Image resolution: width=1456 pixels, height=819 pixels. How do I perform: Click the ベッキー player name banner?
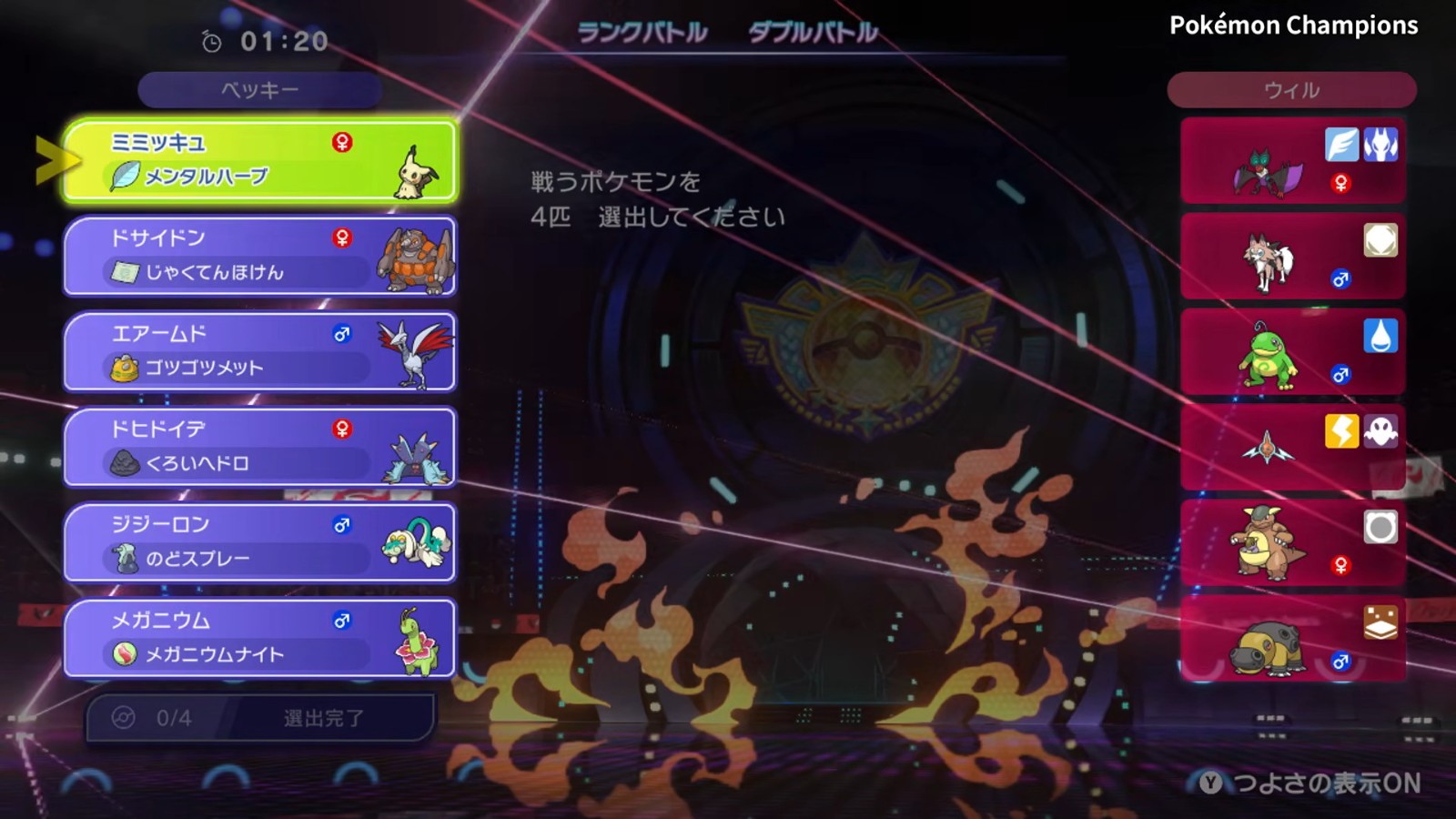point(259,89)
